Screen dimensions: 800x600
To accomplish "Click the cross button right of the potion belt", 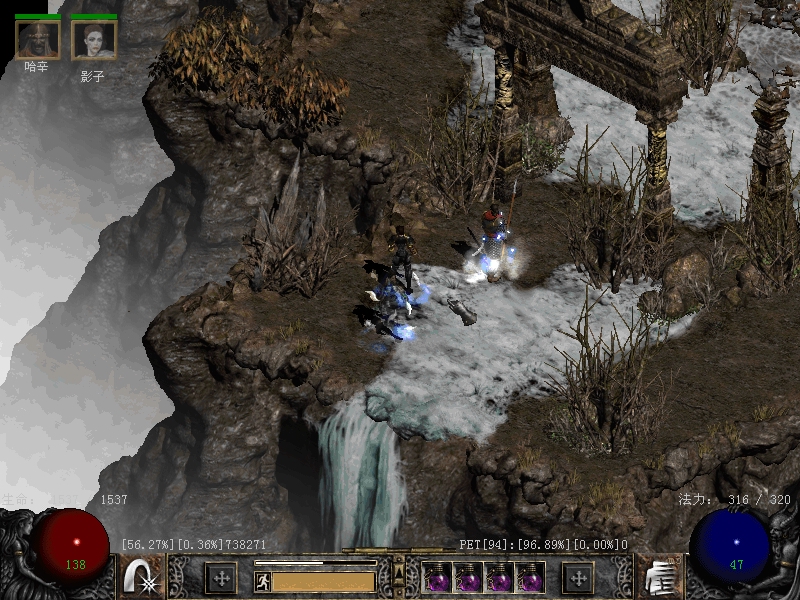I will click(577, 578).
